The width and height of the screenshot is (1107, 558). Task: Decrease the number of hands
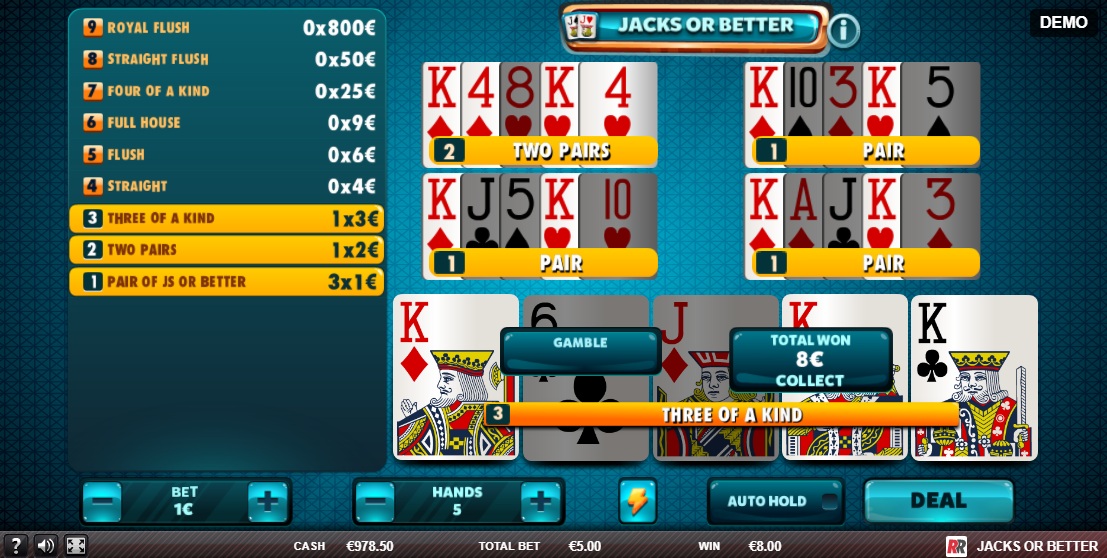point(374,500)
